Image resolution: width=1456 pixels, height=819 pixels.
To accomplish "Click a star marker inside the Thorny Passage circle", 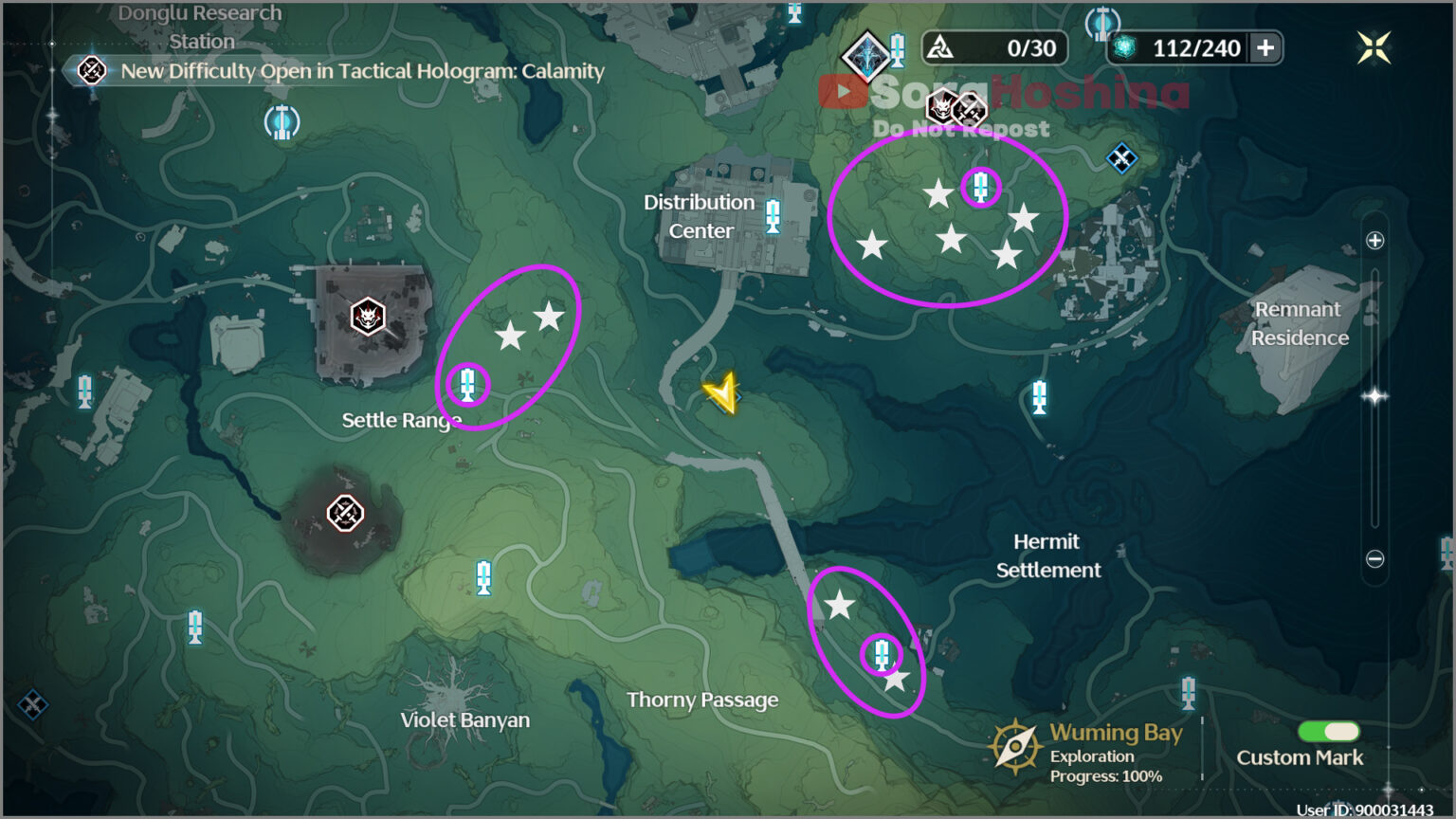I will tap(840, 604).
